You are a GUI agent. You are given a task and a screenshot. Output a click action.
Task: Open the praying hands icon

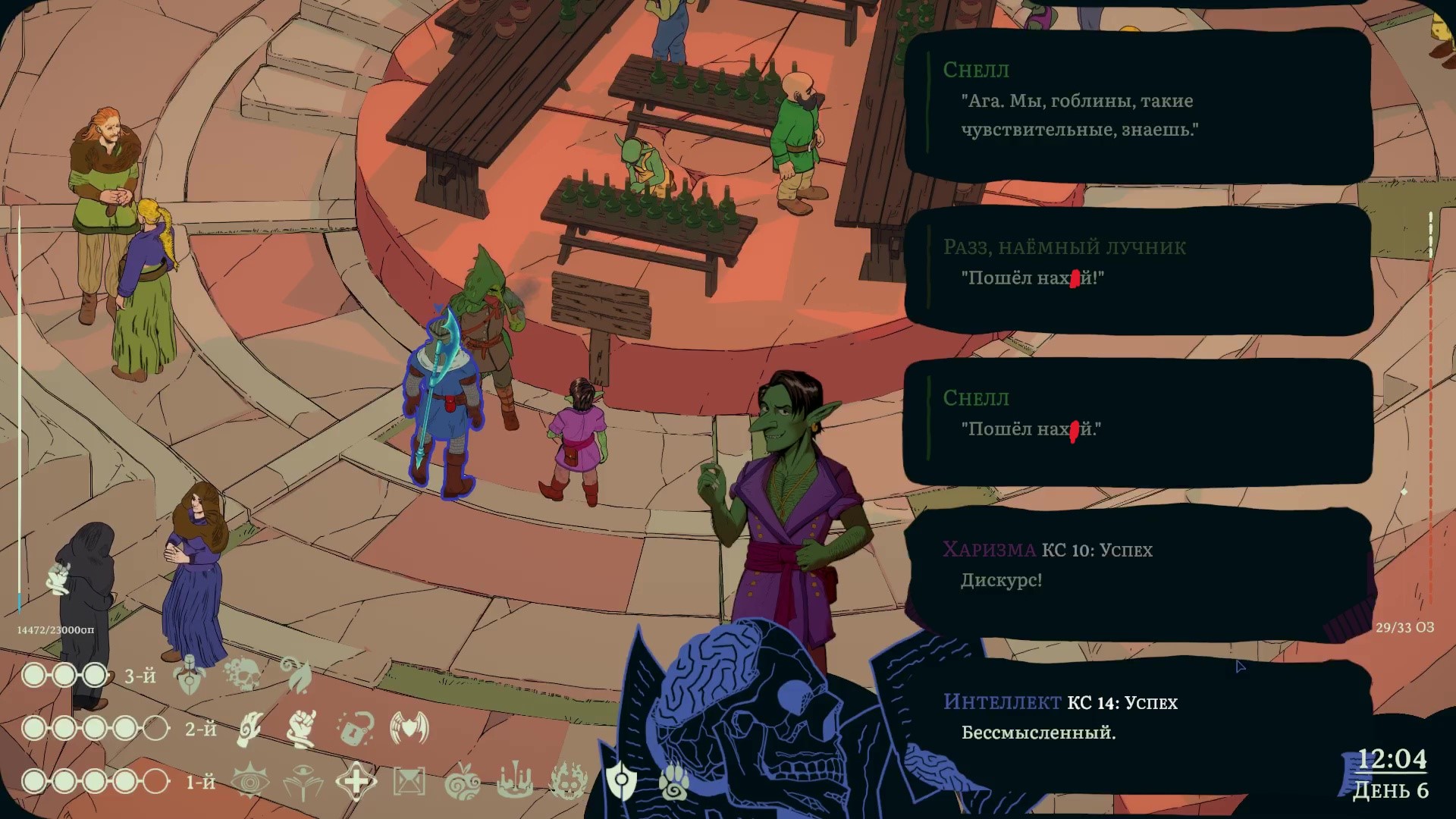(x=59, y=579)
